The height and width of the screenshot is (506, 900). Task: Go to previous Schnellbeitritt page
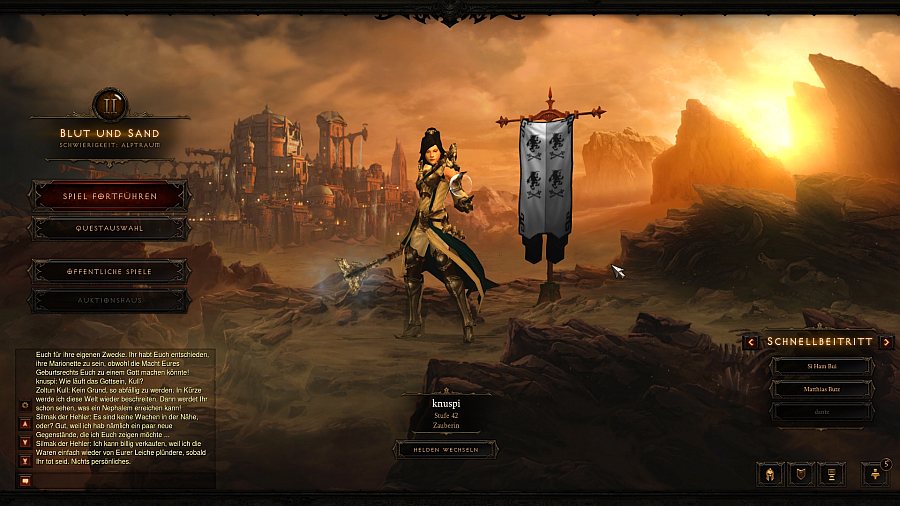coord(751,342)
